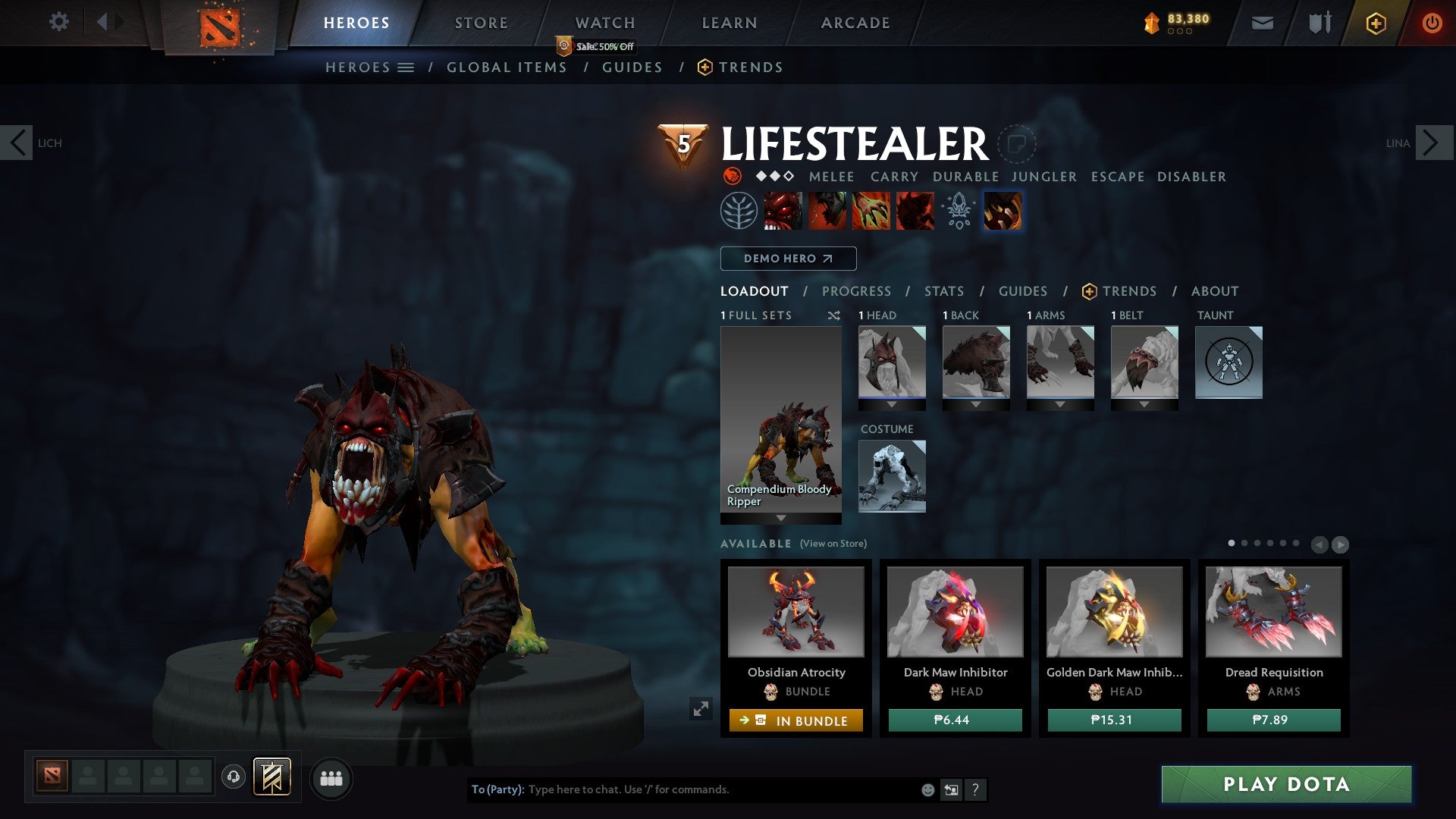Image resolution: width=1456 pixels, height=819 pixels.
Task: Expand the HEROES hamburger menu
Action: [x=405, y=67]
